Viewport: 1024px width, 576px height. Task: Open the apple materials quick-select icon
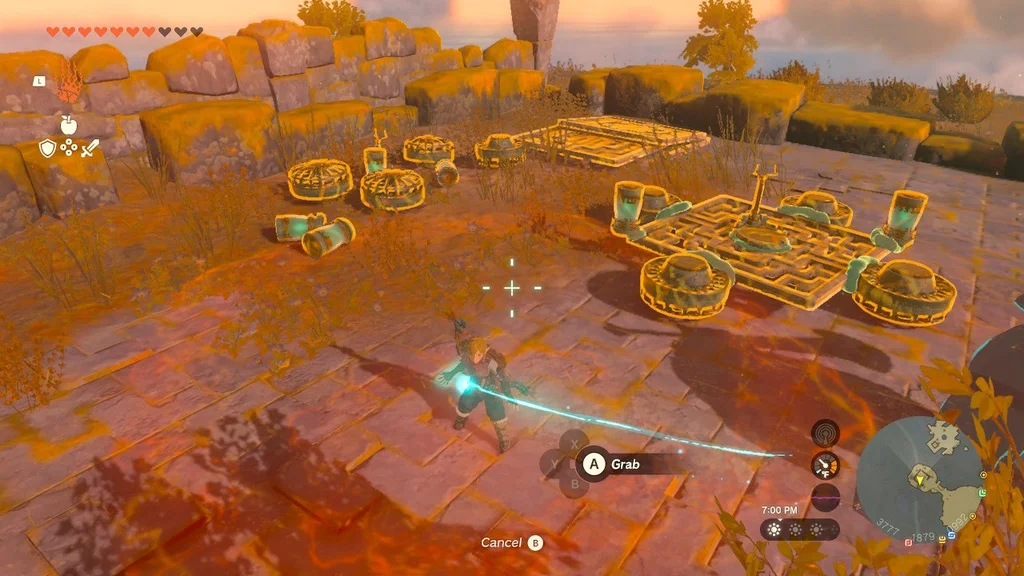click(x=68, y=124)
